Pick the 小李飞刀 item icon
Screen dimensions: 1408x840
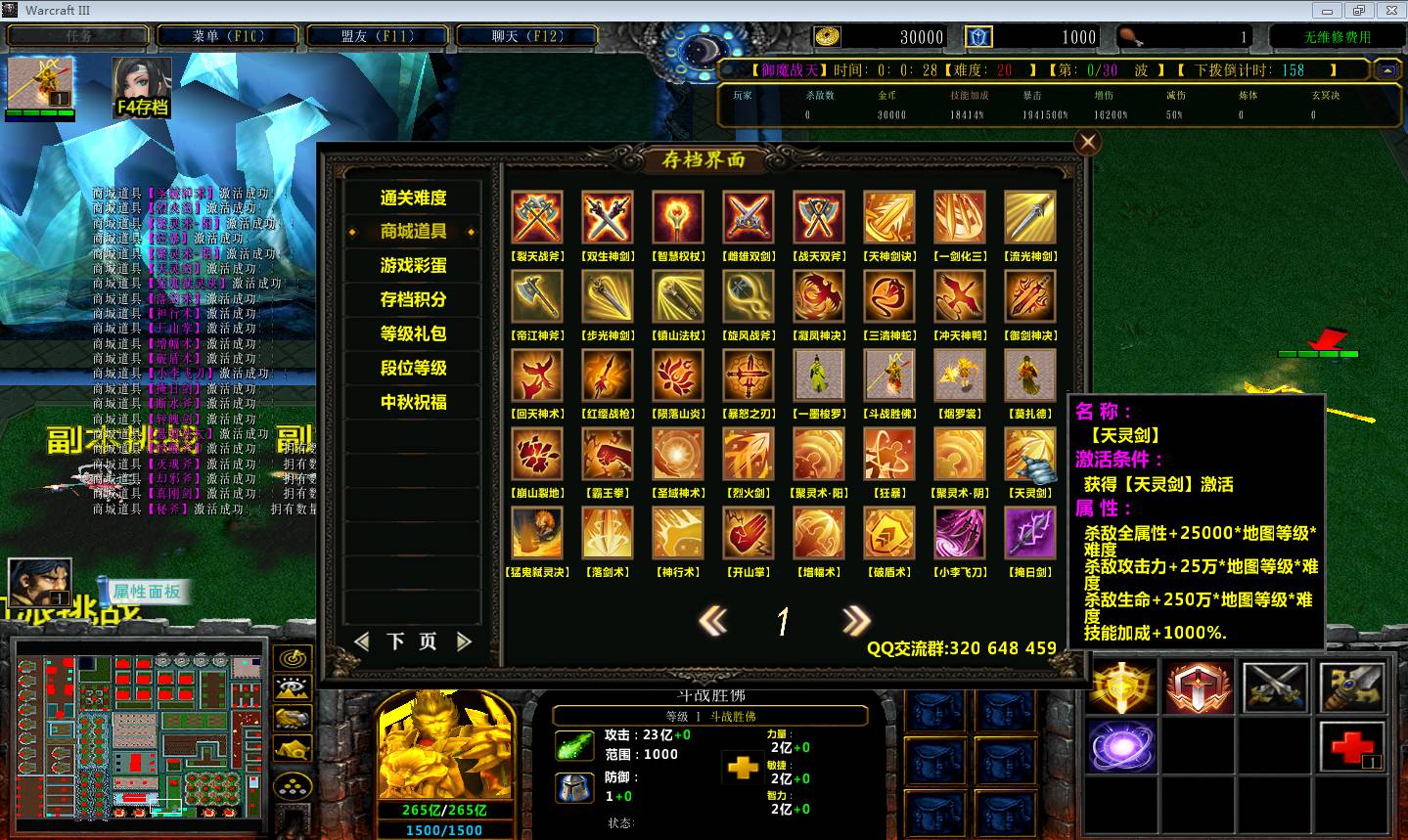coord(960,533)
